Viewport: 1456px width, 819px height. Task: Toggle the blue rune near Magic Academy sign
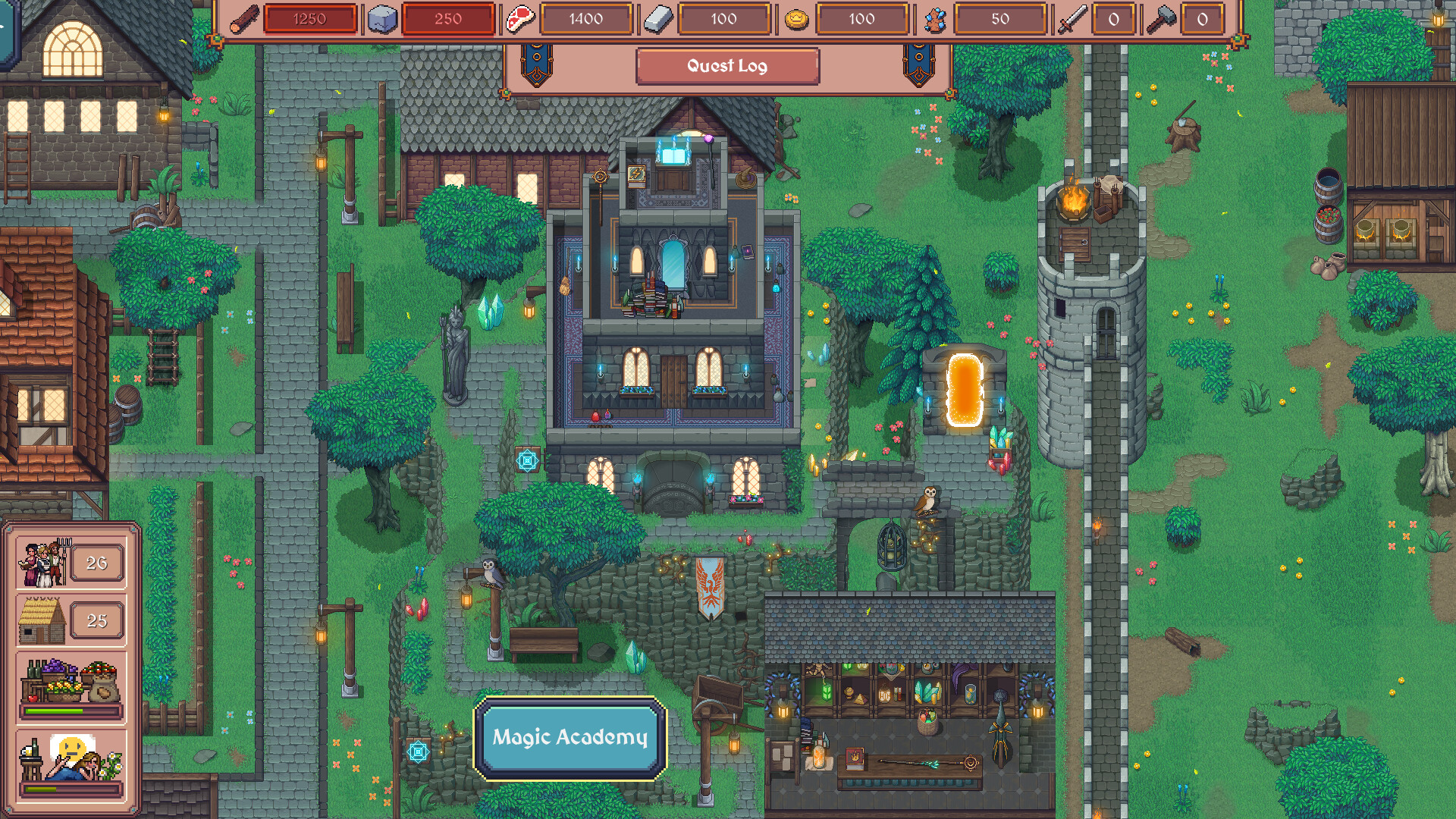[x=418, y=751]
